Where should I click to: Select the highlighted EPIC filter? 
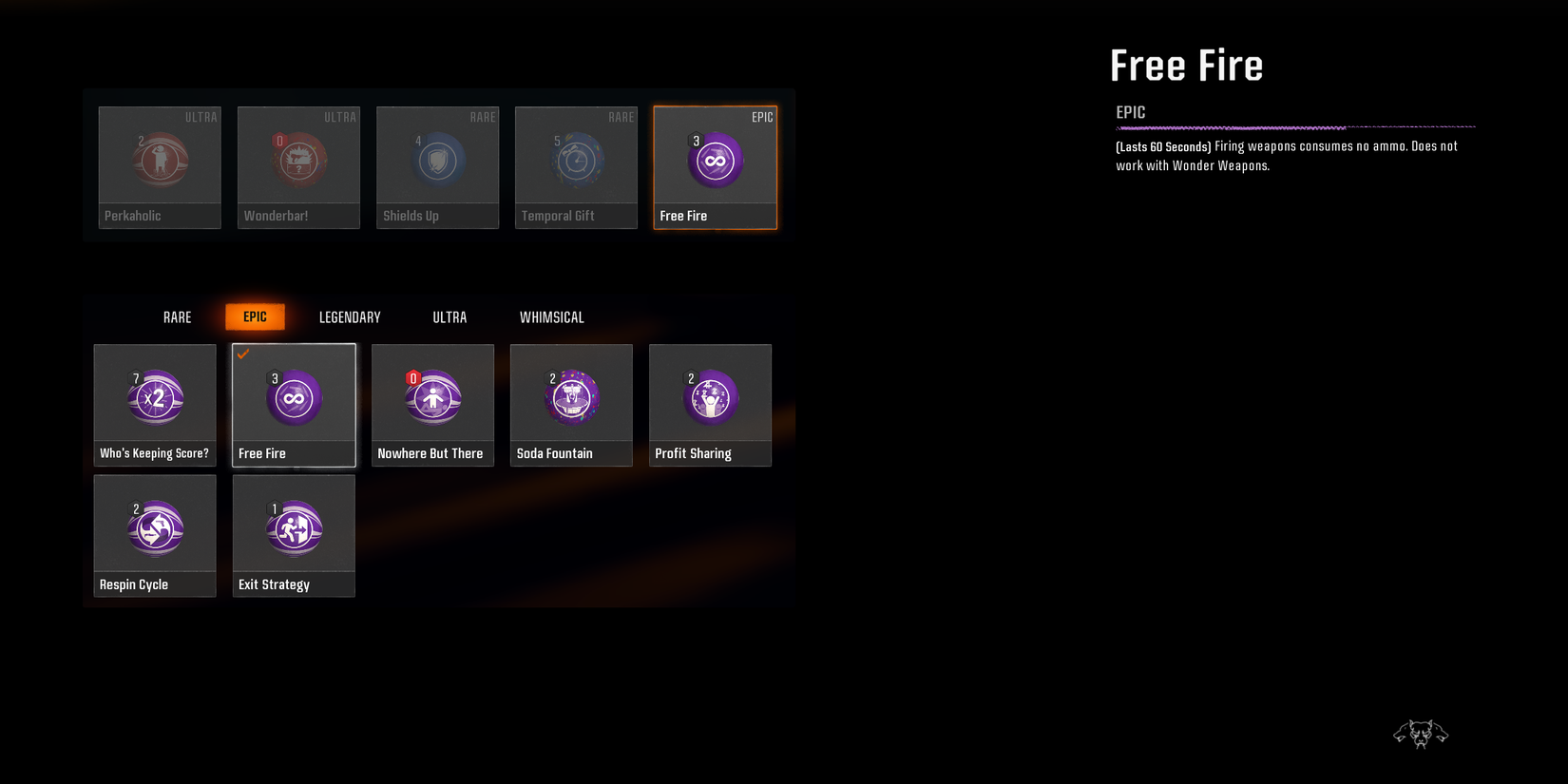(x=255, y=316)
